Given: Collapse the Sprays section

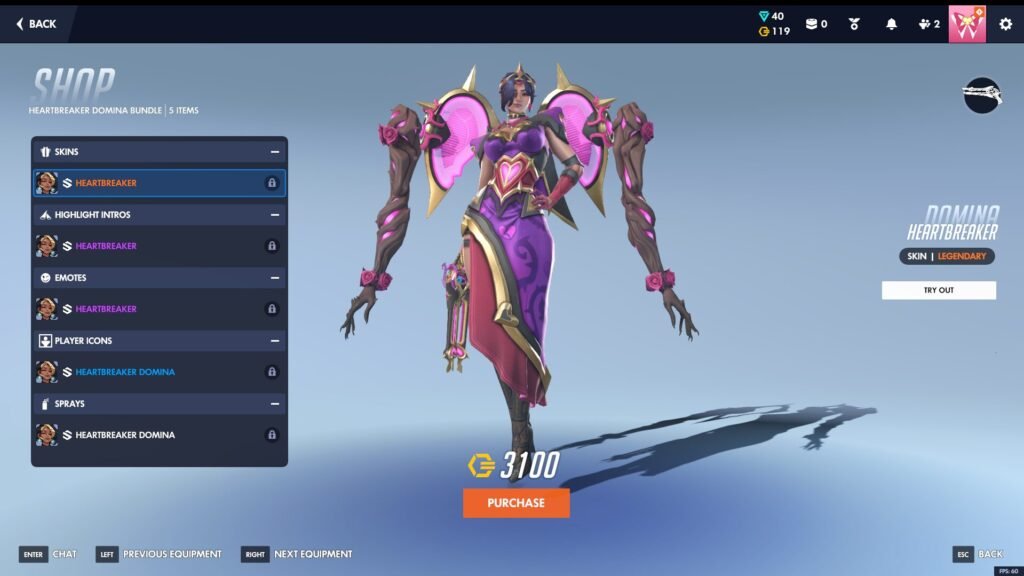Looking at the screenshot, I should [x=274, y=404].
